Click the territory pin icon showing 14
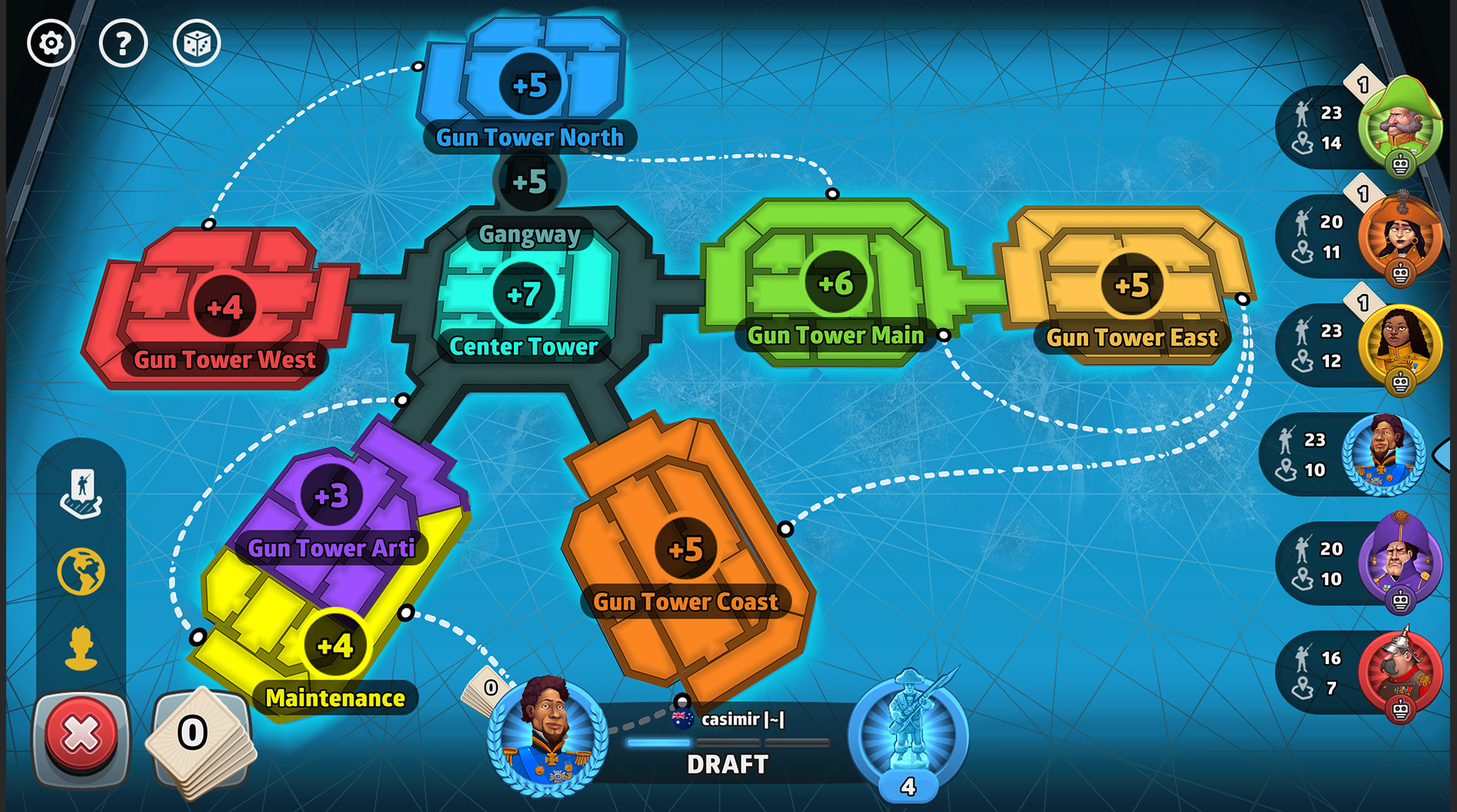1457x812 pixels. point(1304,141)
